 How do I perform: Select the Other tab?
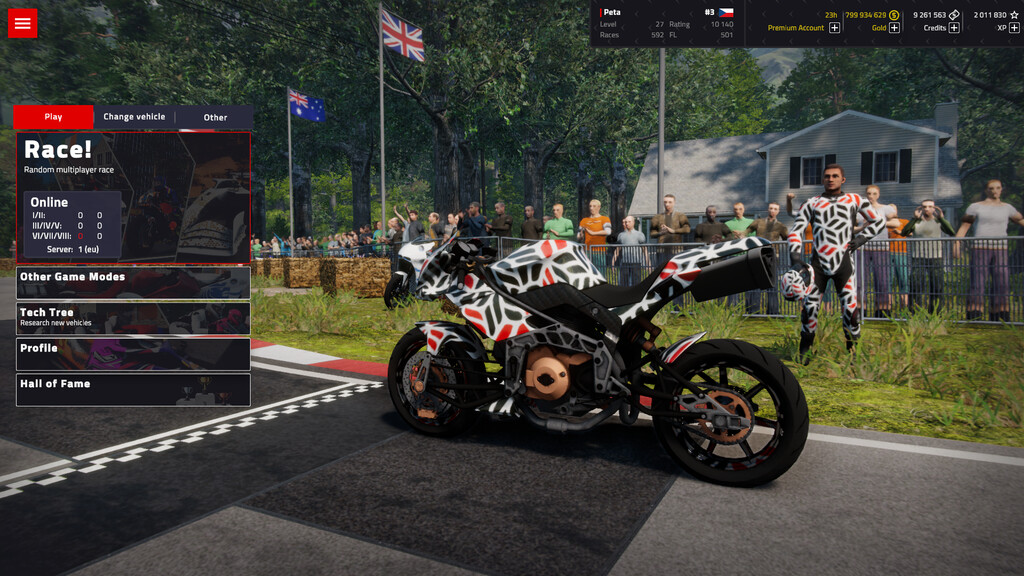(x=215, y=117)
